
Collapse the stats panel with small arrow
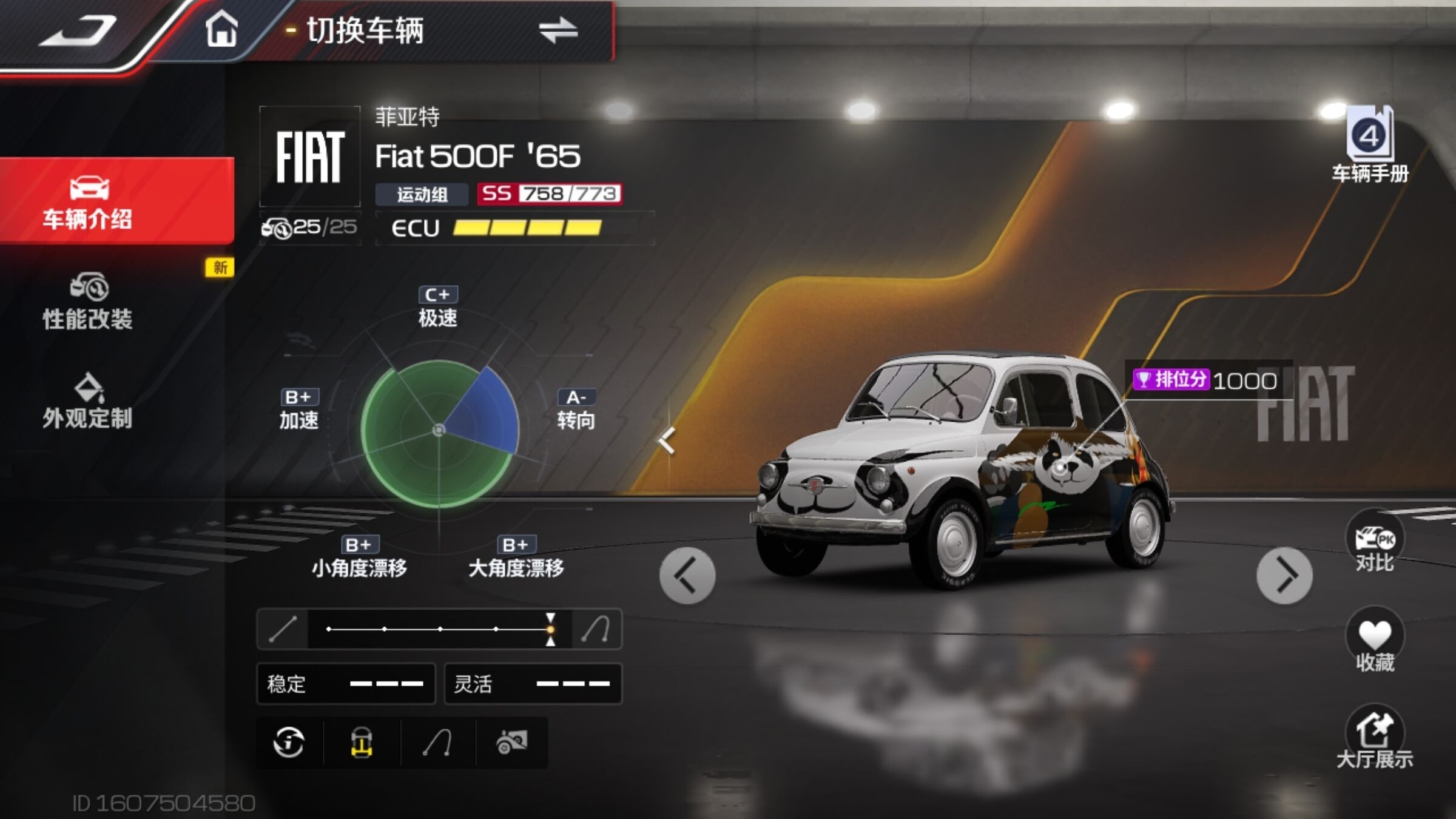tap(667, 440)
